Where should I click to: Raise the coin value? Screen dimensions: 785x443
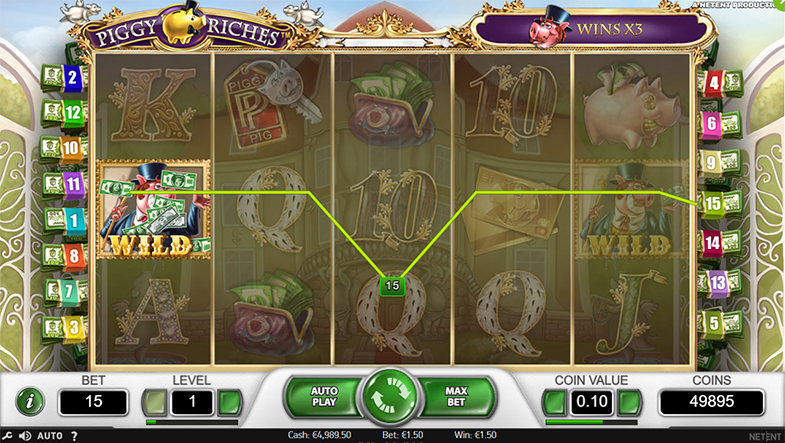coord(630,402)
